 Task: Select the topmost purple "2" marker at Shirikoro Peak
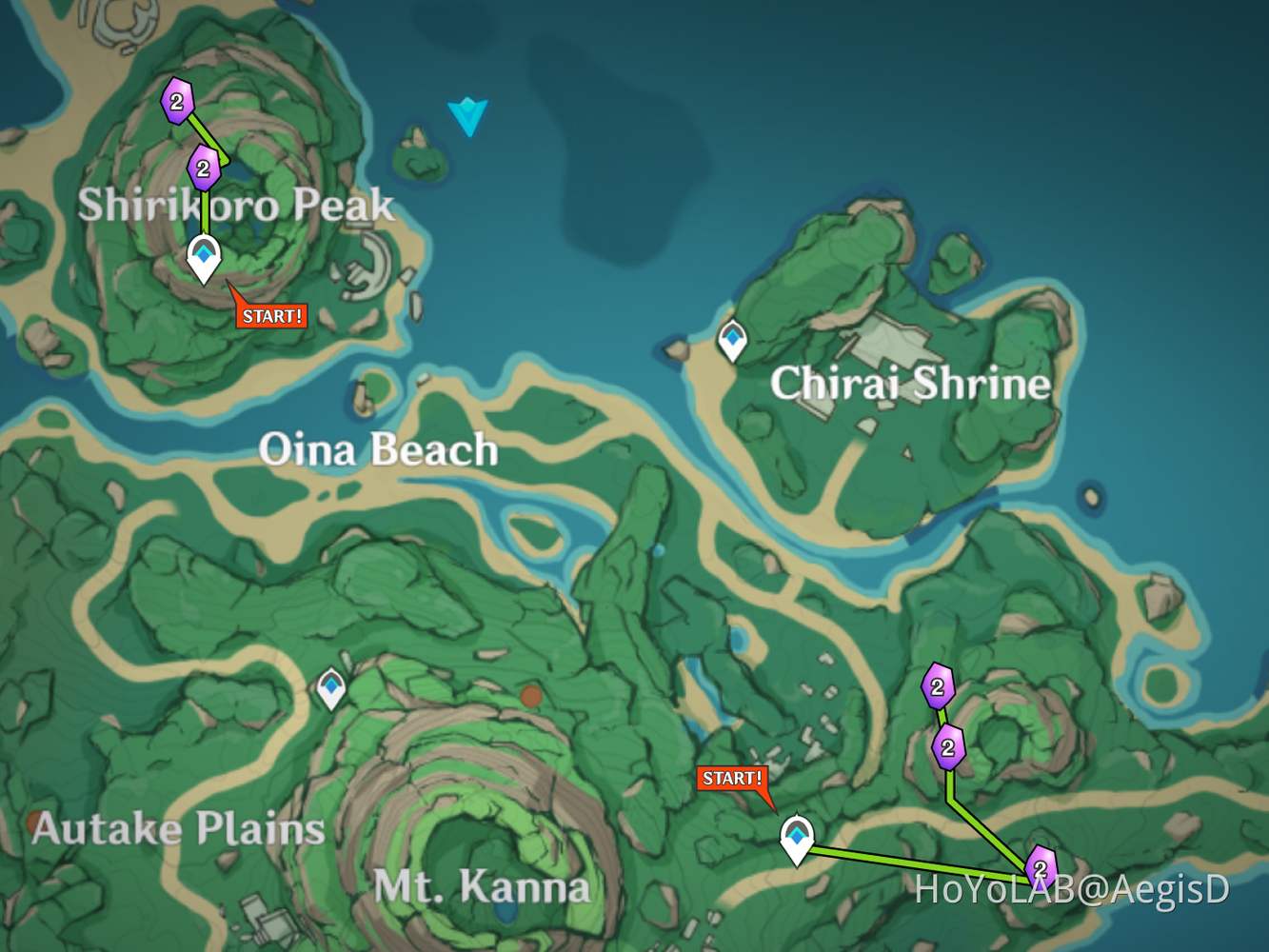[176, 102]
